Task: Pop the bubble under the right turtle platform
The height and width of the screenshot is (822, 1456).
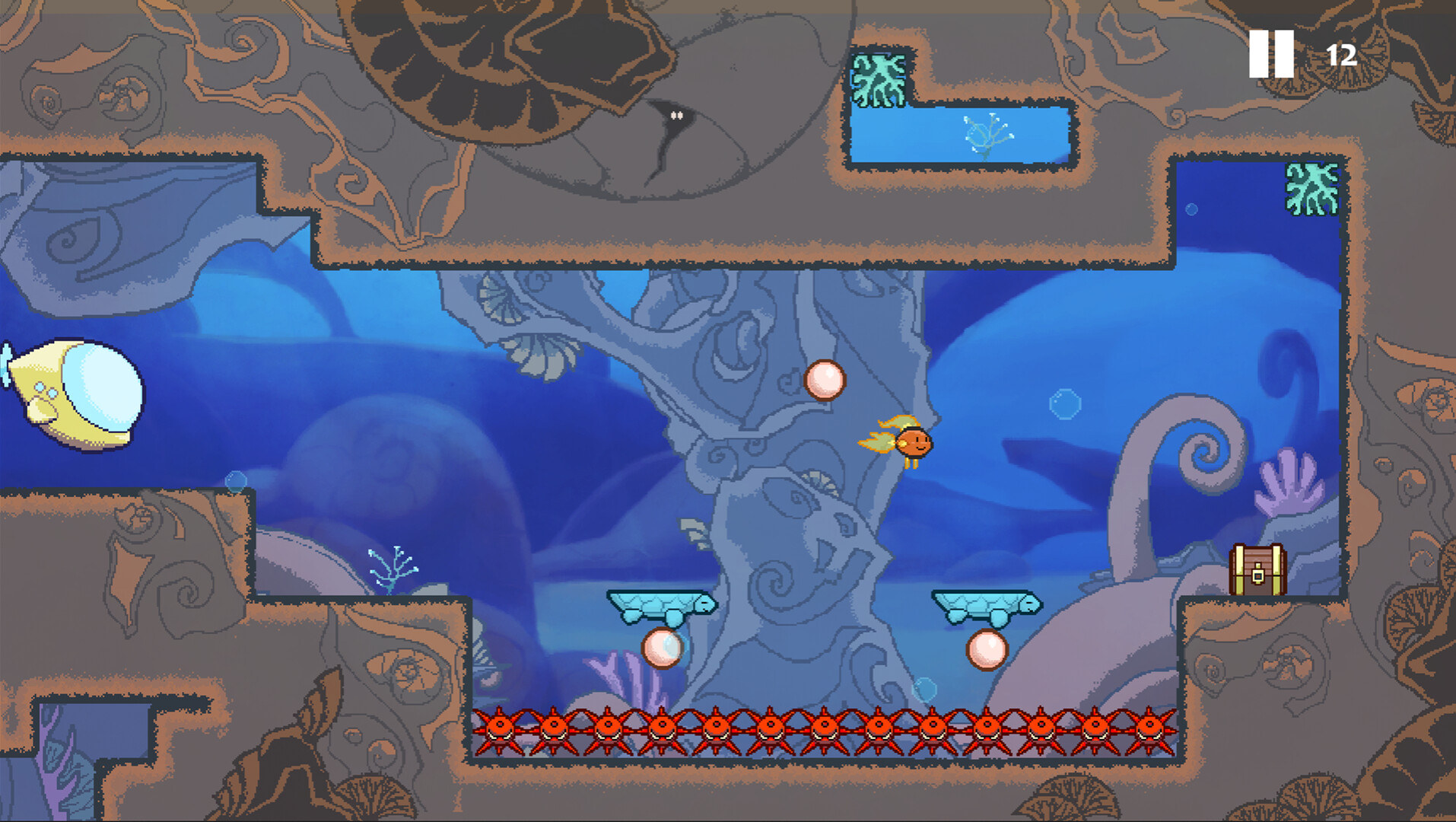Action: 987,651
